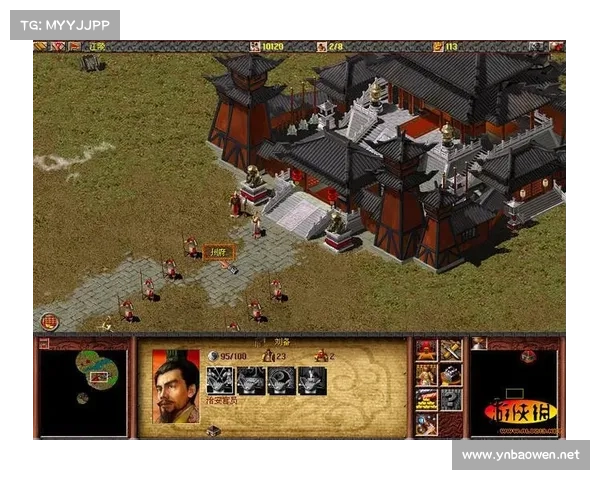Open the leftmost menu icon in top bar
600x480 pixels.
40,46
